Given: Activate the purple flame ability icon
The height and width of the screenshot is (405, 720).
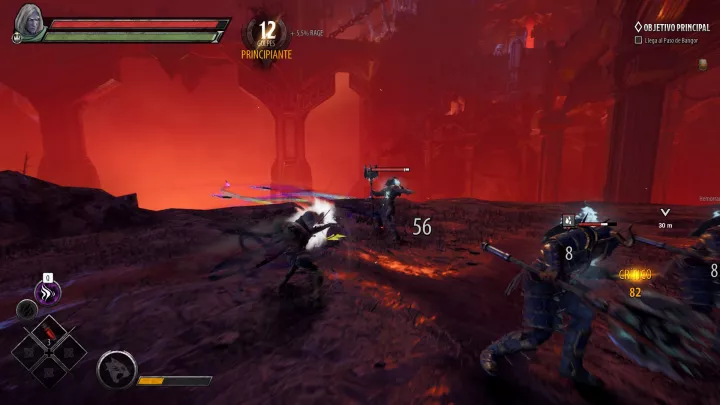Looking at the screenshot, I should [47, 292].
